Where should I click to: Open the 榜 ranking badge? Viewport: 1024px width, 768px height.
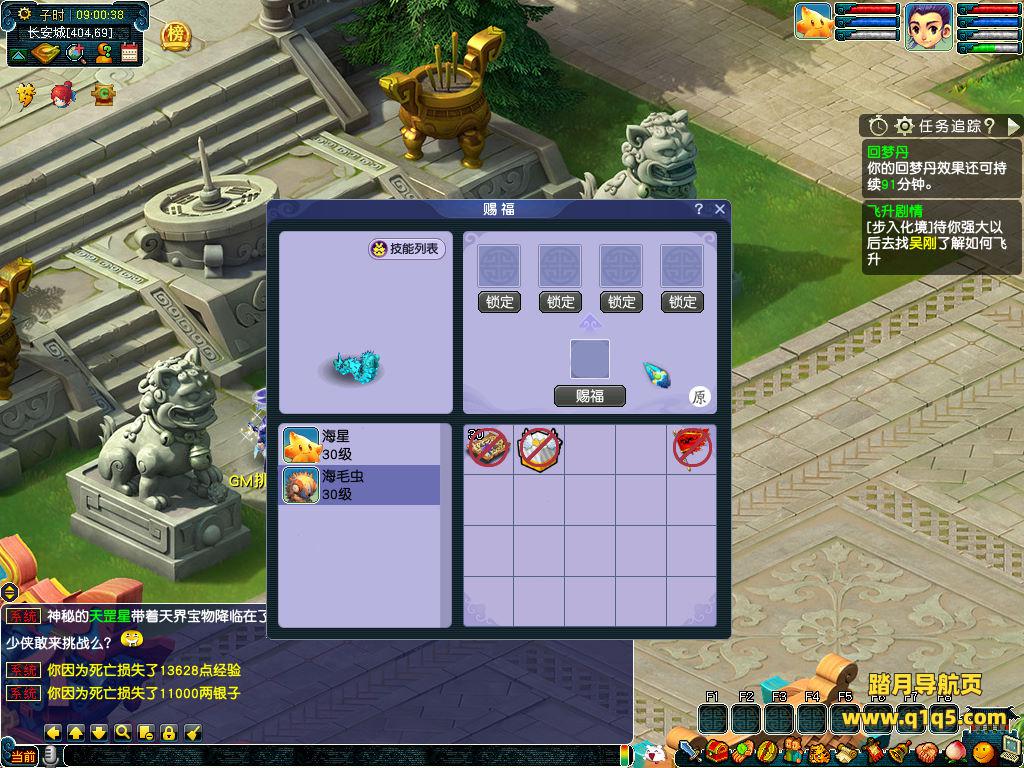point(176,36)
